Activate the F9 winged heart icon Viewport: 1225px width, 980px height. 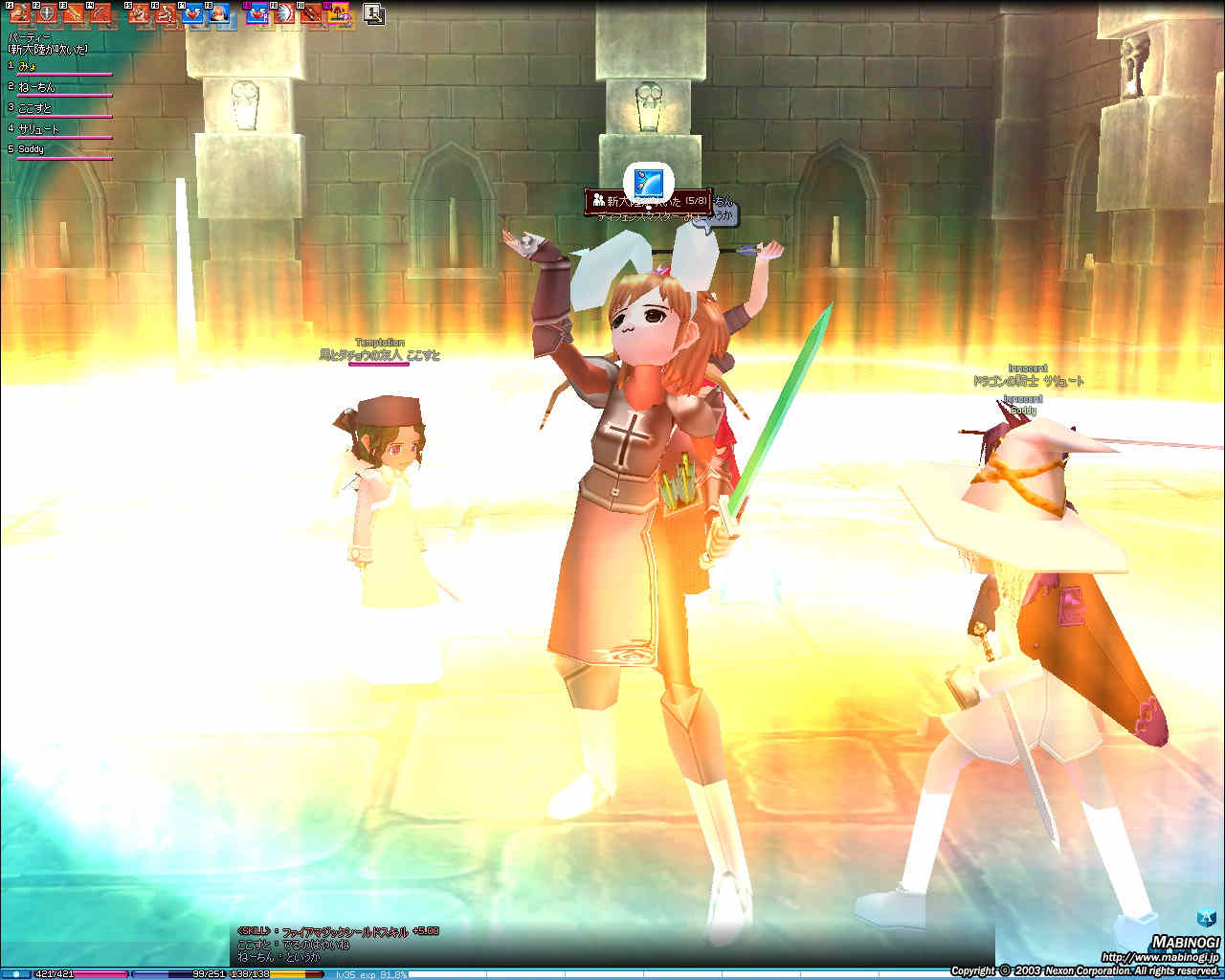(258, 13)
